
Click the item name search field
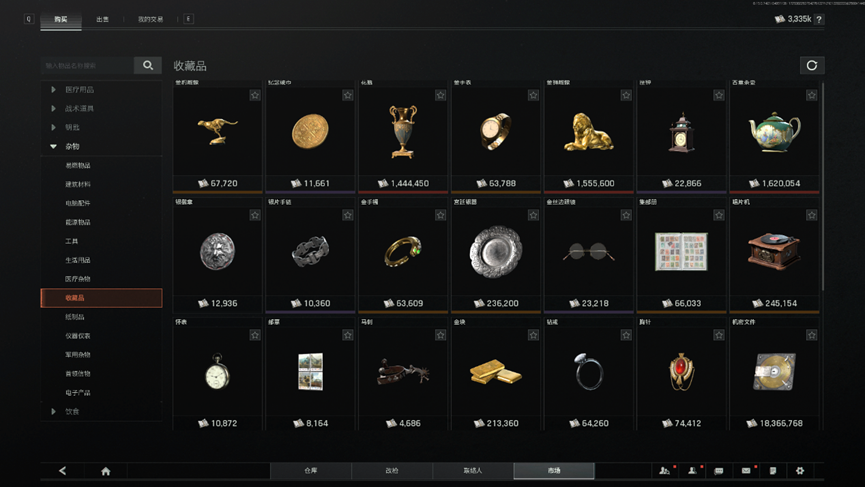(x=86, y=66)
